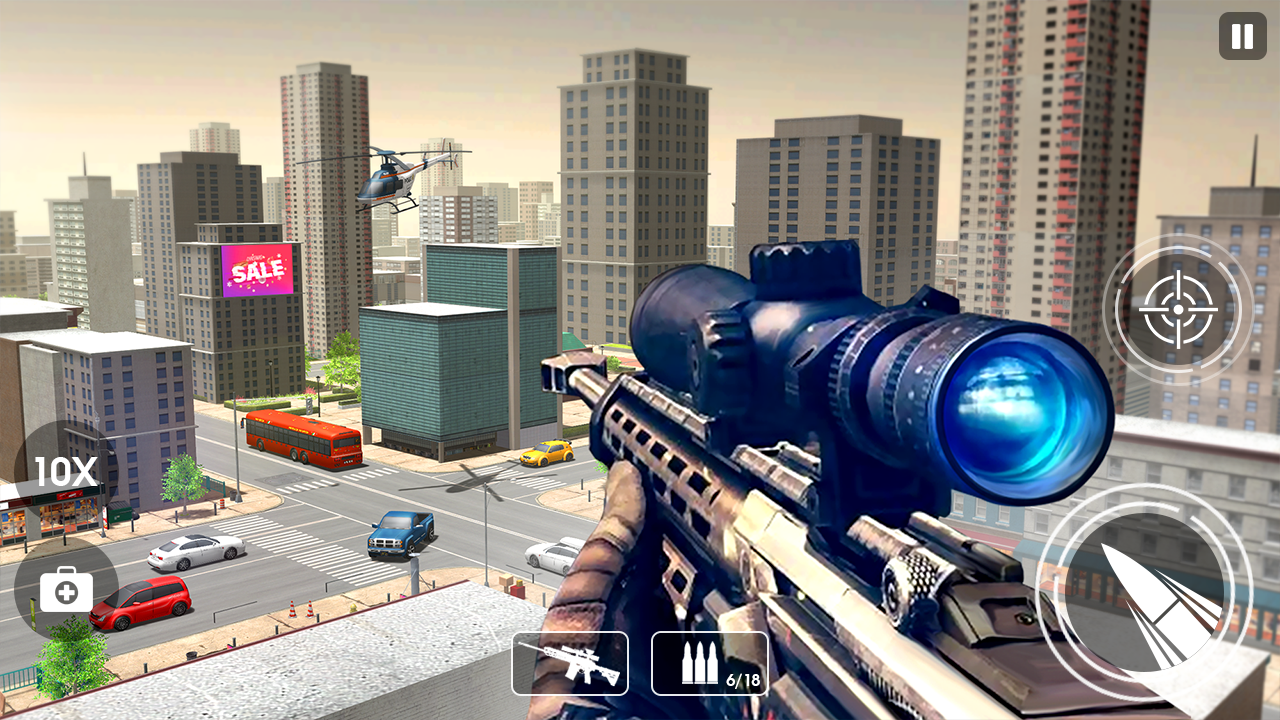The width and height of the screenshot is (1280, 720).
Task: Select the 10X scope zoom badge
Action: point(62,470)
